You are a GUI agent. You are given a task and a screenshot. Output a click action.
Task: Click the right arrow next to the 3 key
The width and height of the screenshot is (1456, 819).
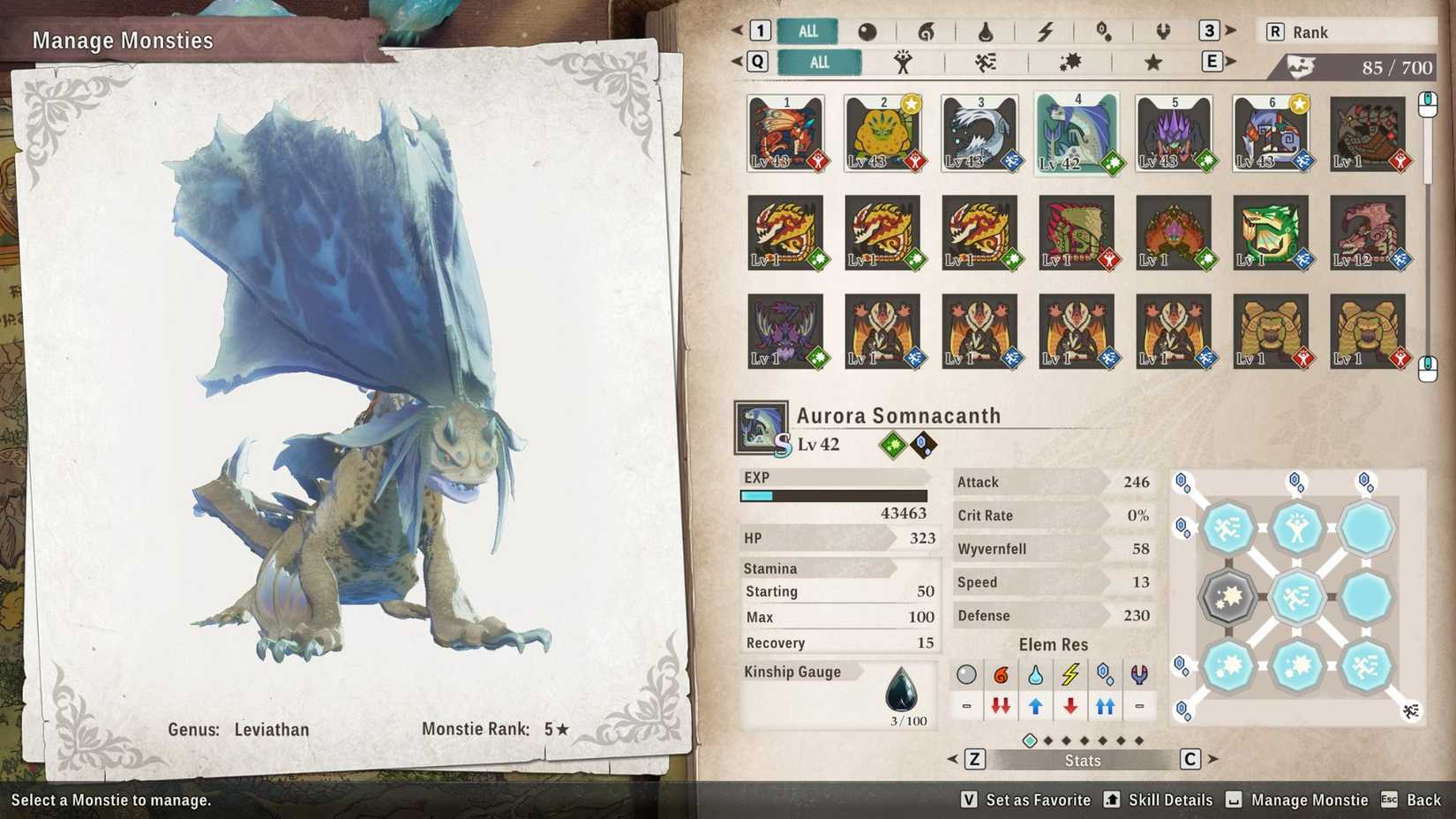click(1231, 32)
